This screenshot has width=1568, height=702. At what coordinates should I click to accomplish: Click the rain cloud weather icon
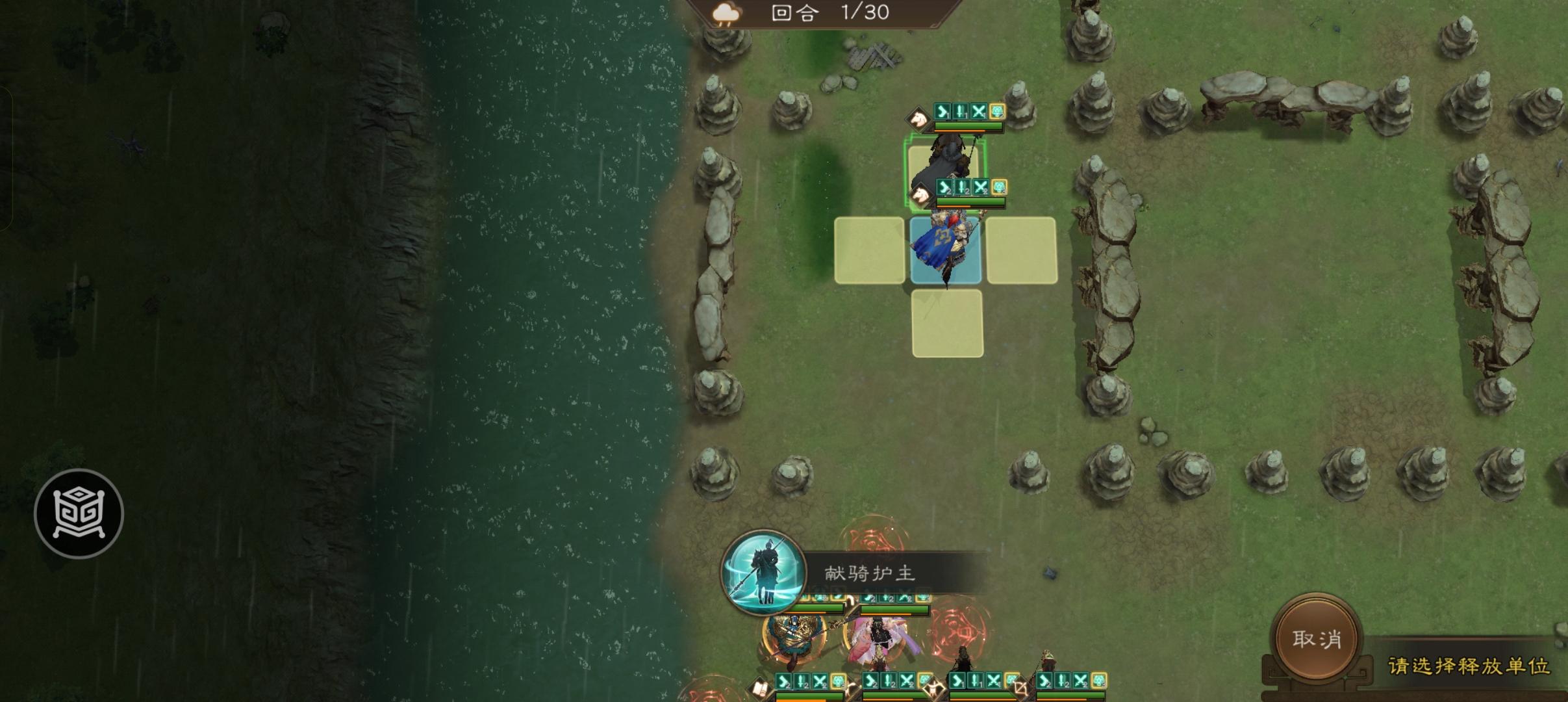click(x=727, y=14)
